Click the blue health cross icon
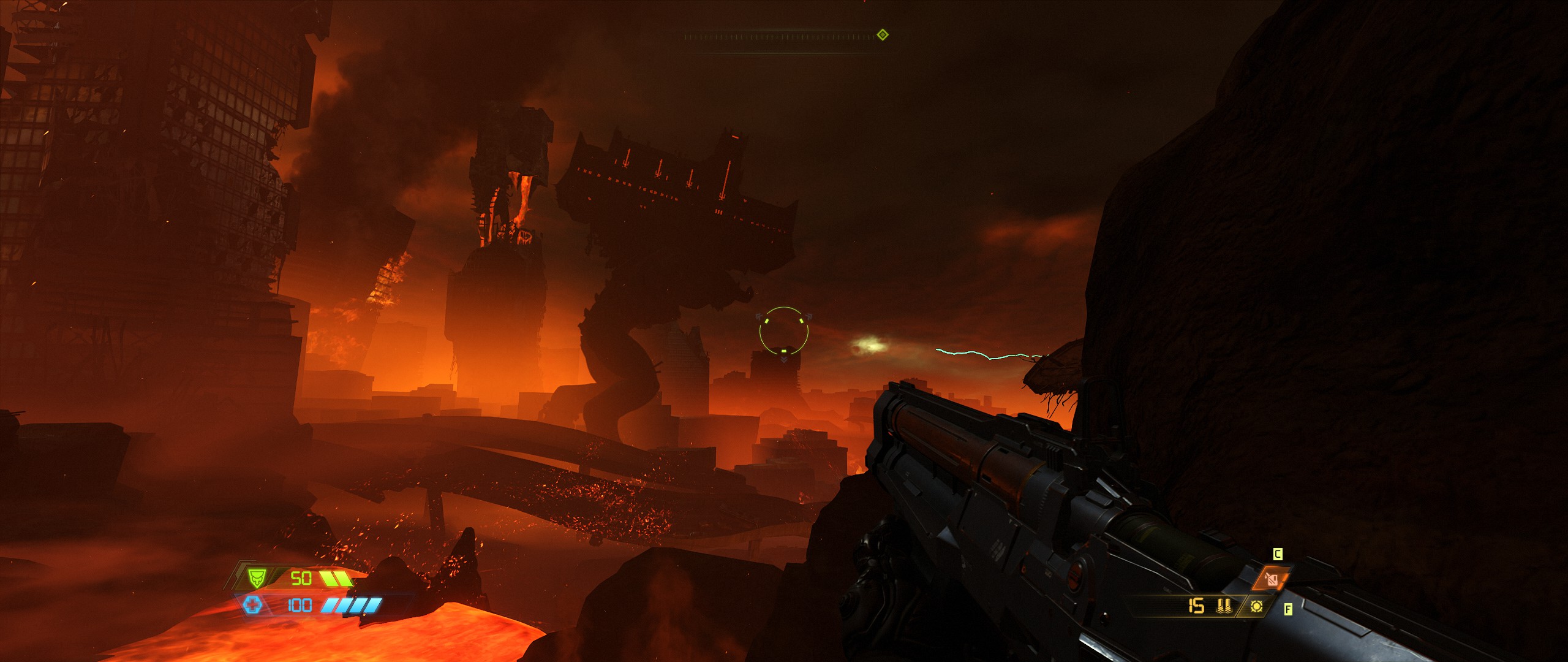Screen dimensions: 1568x662 click(252, 606)
